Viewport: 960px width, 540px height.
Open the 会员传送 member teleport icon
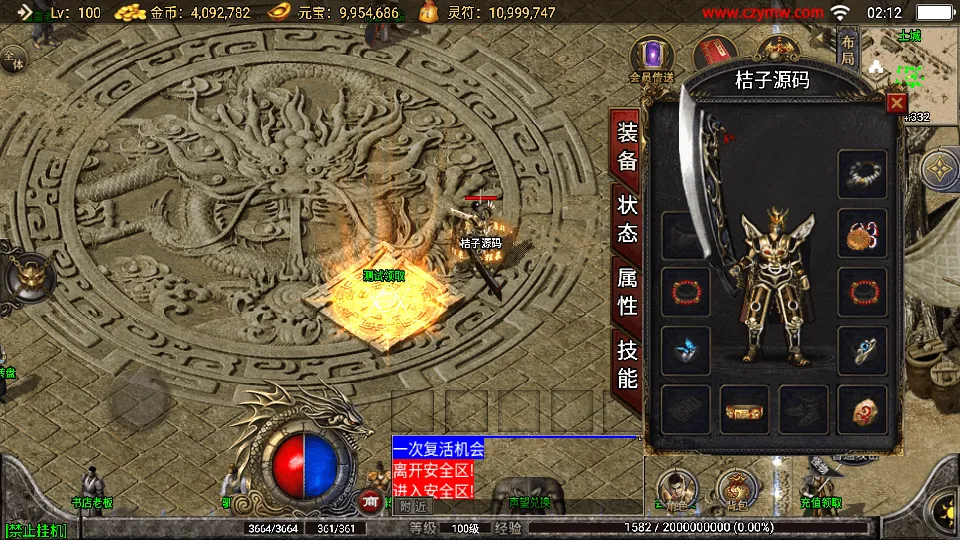click(x=653, y=56)
